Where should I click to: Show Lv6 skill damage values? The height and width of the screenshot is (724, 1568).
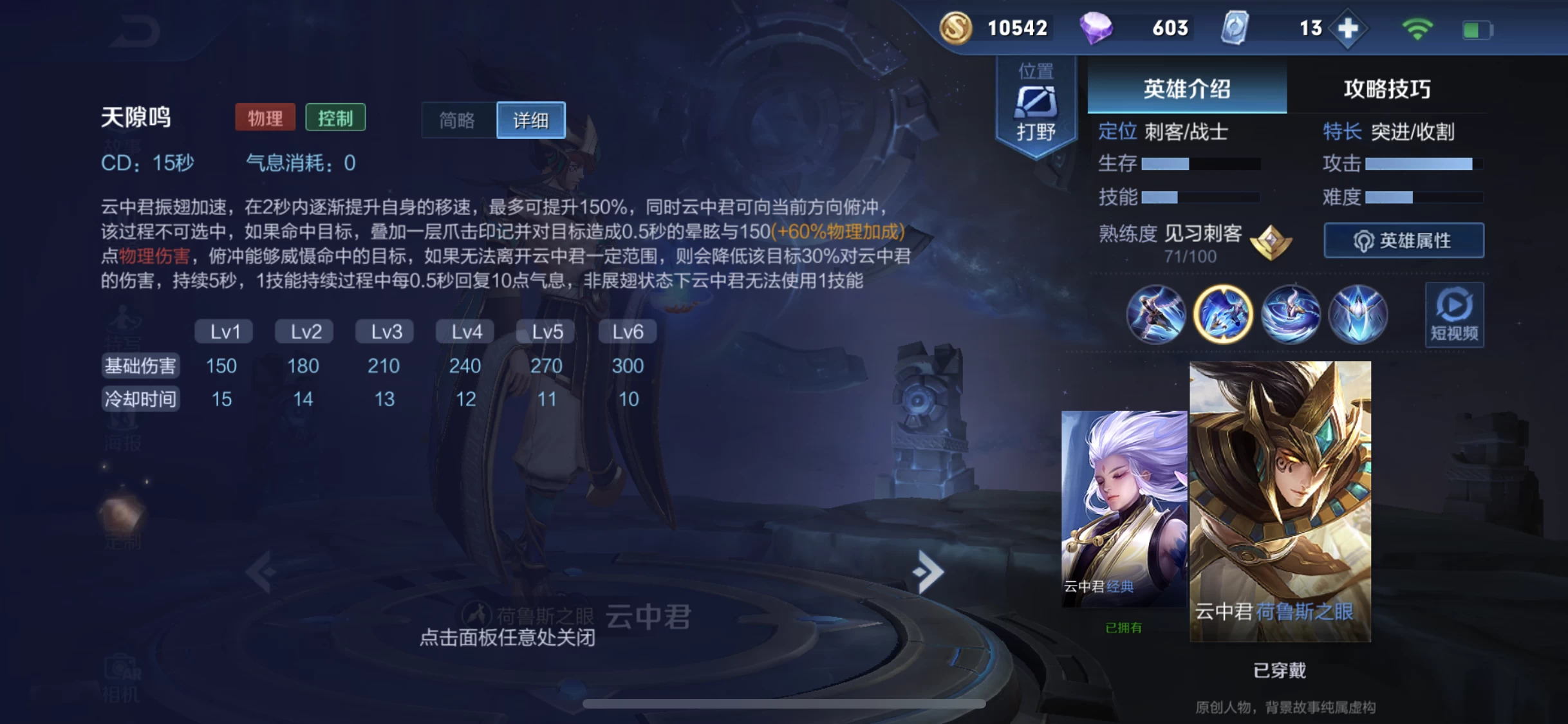(x=627, y=331)
